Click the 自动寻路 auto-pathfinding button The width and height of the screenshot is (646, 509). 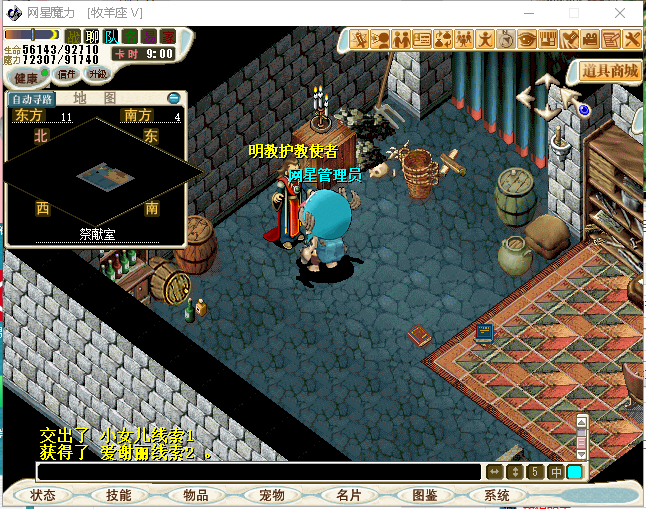(29, 99)
